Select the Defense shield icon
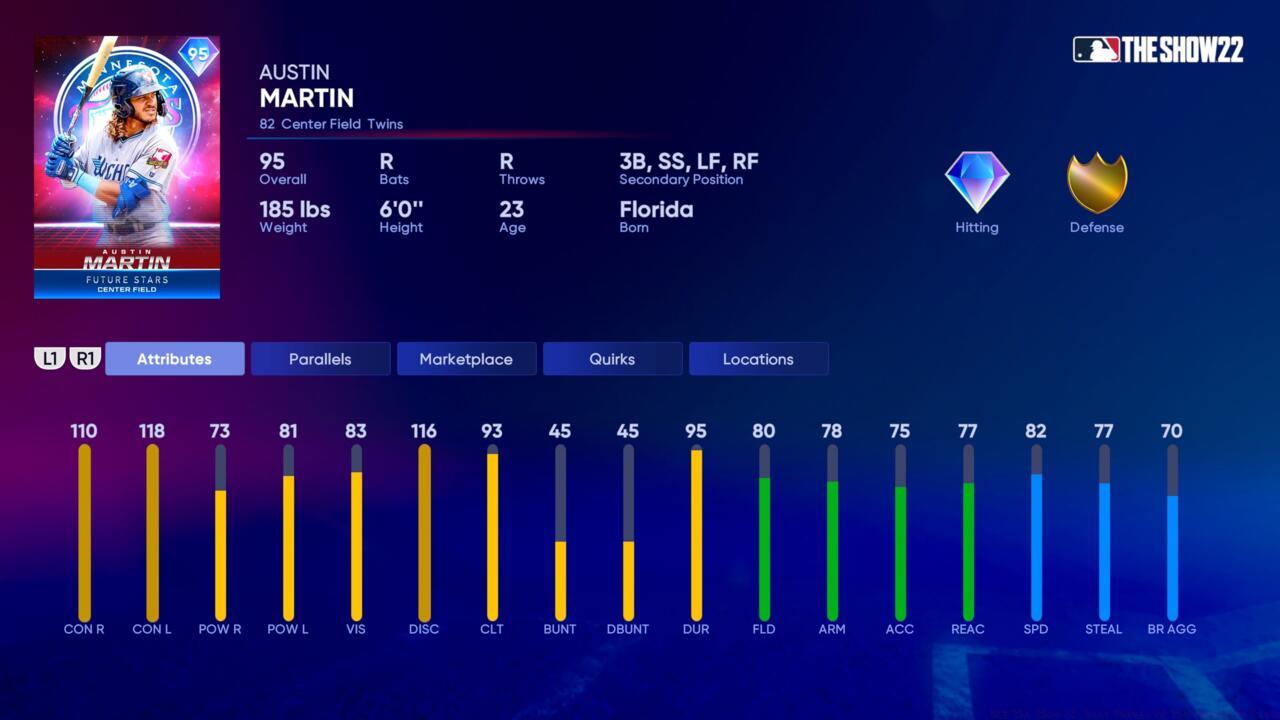 (x=1096, y=183)
